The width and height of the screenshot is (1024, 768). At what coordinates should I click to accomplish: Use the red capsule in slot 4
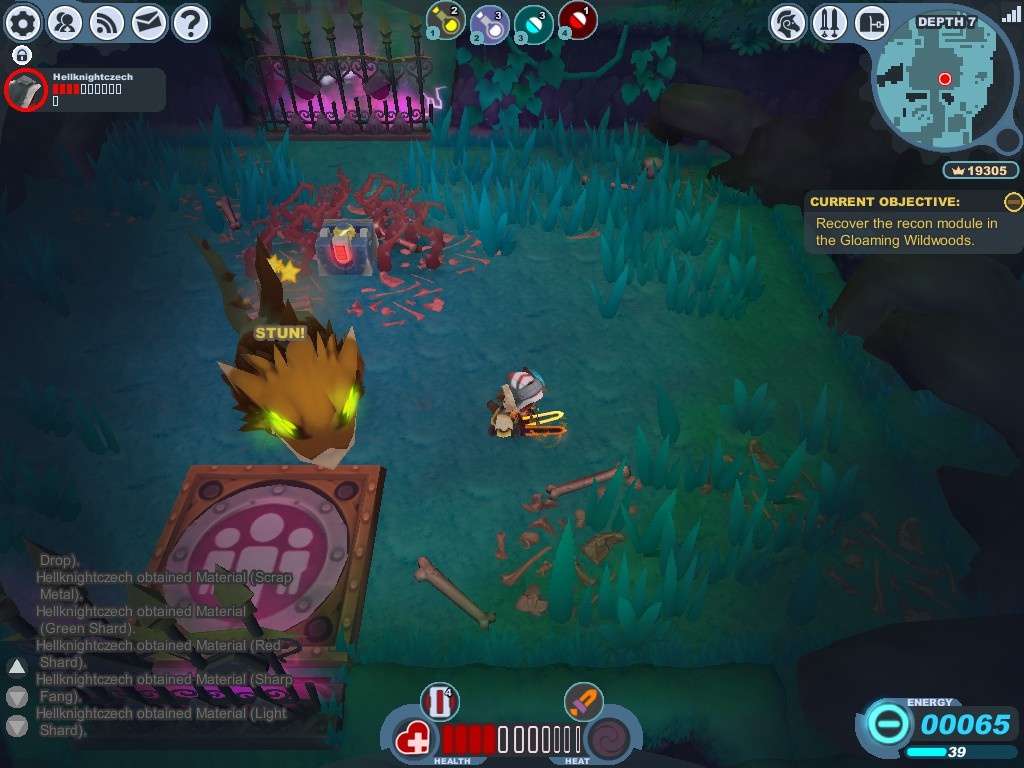point(577,20)
